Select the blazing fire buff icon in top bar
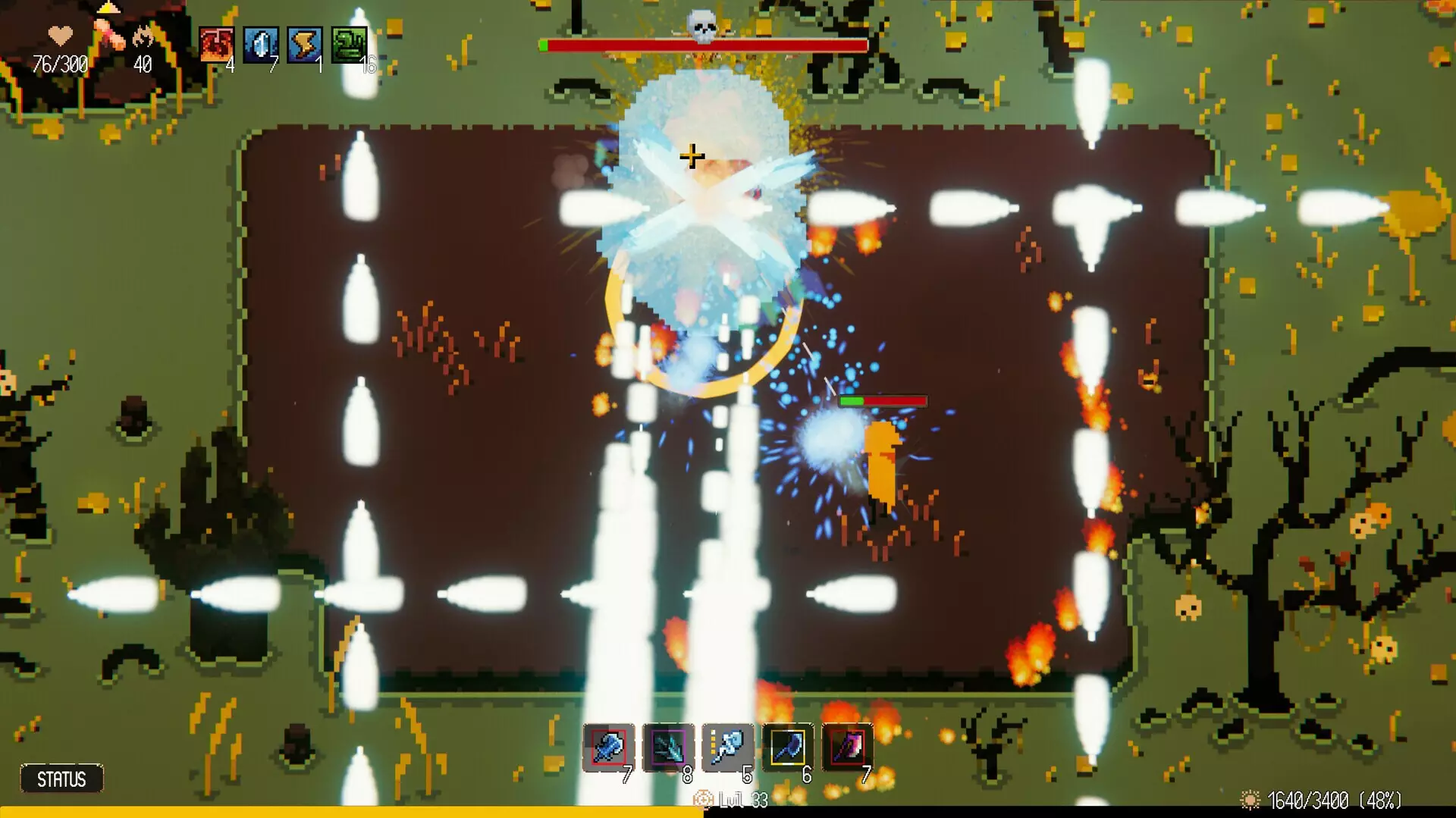Image resolution: width=1456 pixels, height=818 pixels. point(216,45)
